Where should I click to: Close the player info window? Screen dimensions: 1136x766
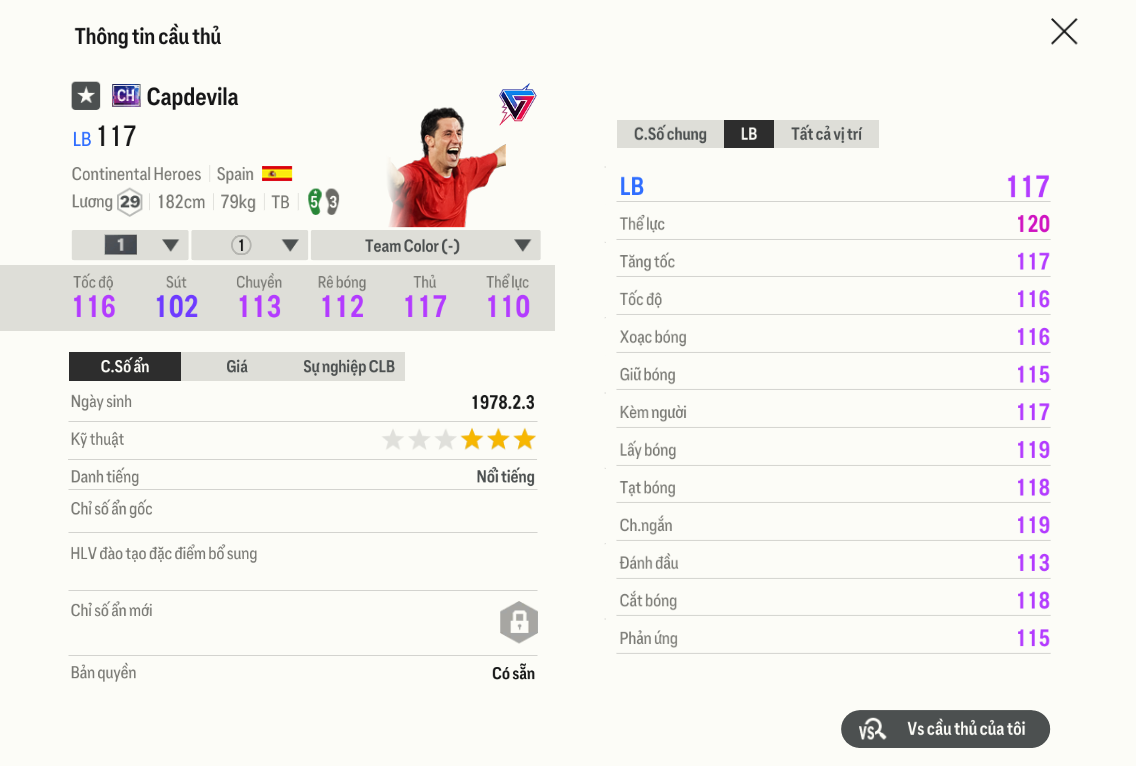[1064, 32]
